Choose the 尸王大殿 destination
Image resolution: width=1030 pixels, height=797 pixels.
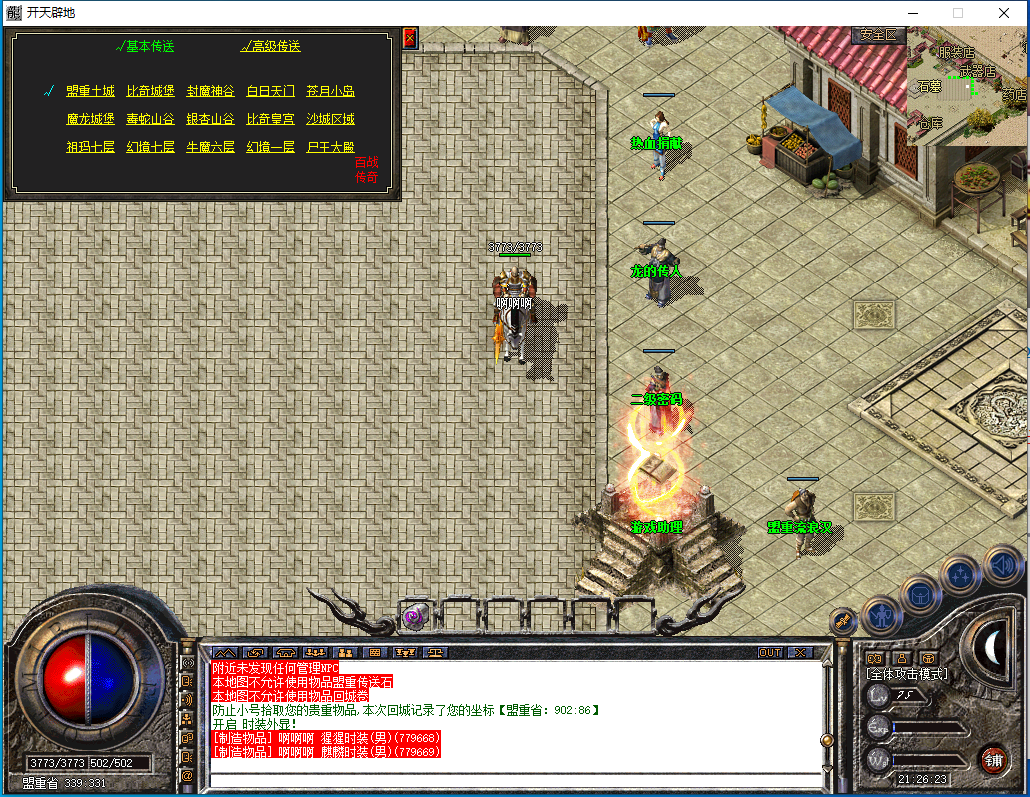[330, 147]
